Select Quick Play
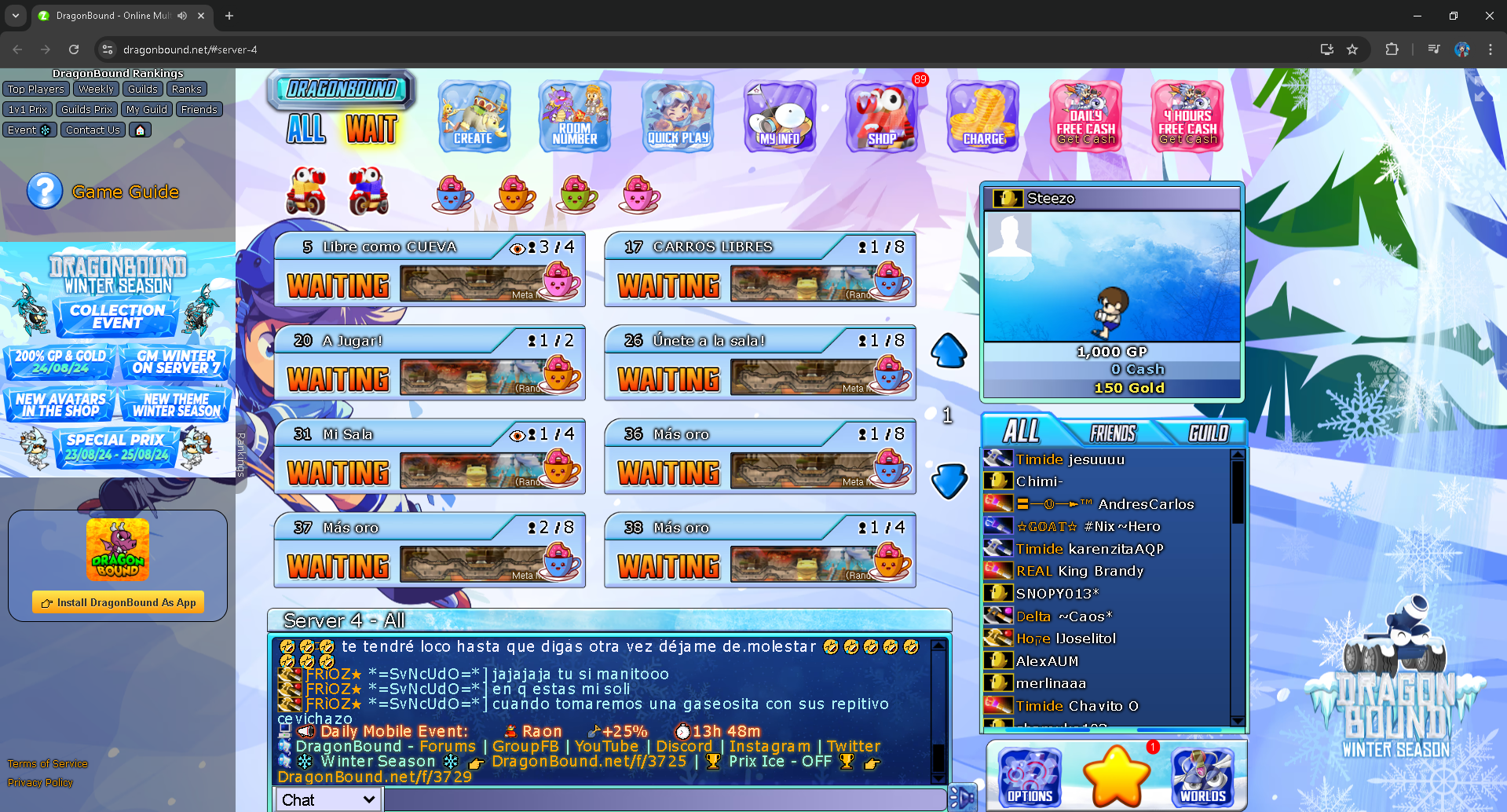 click(677, 116)
